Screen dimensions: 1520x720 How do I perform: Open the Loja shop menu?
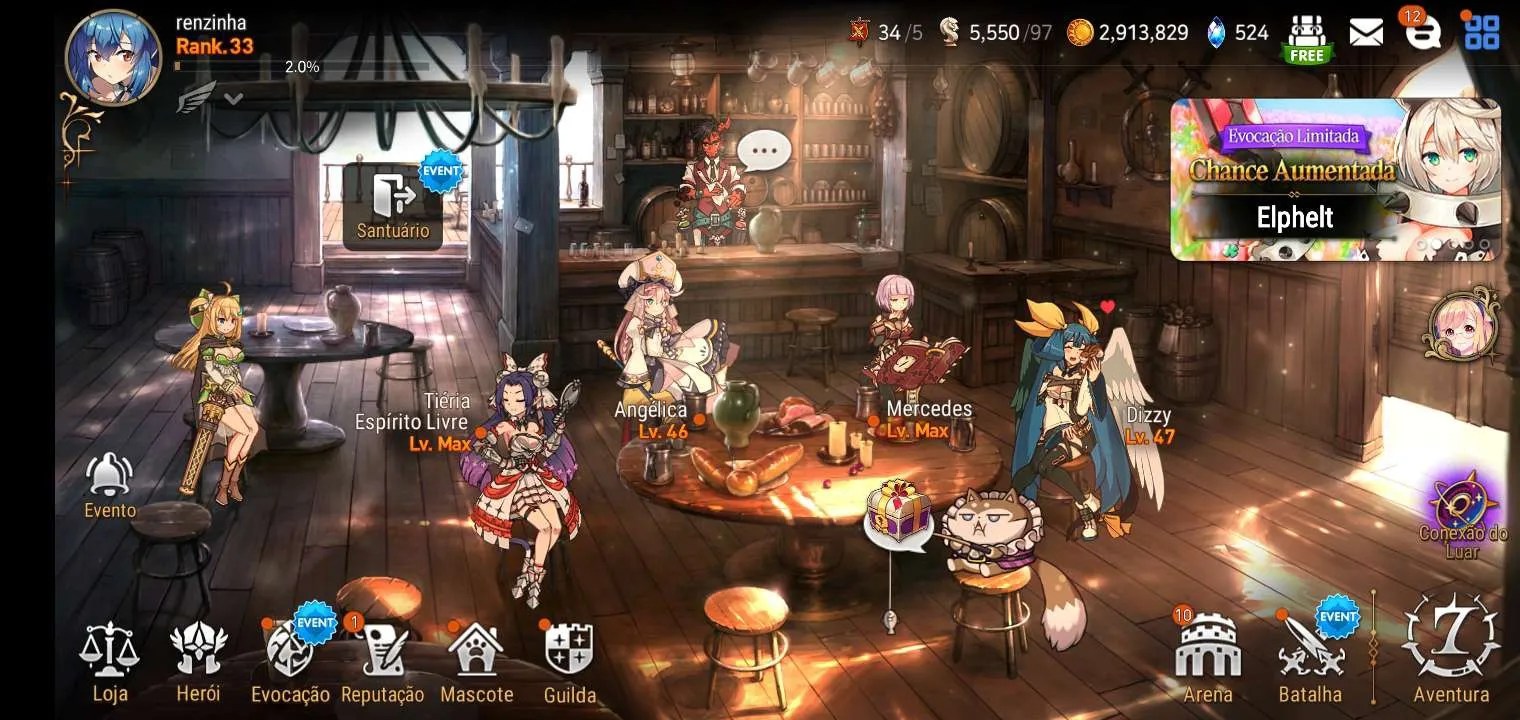(x=109, y=660)
